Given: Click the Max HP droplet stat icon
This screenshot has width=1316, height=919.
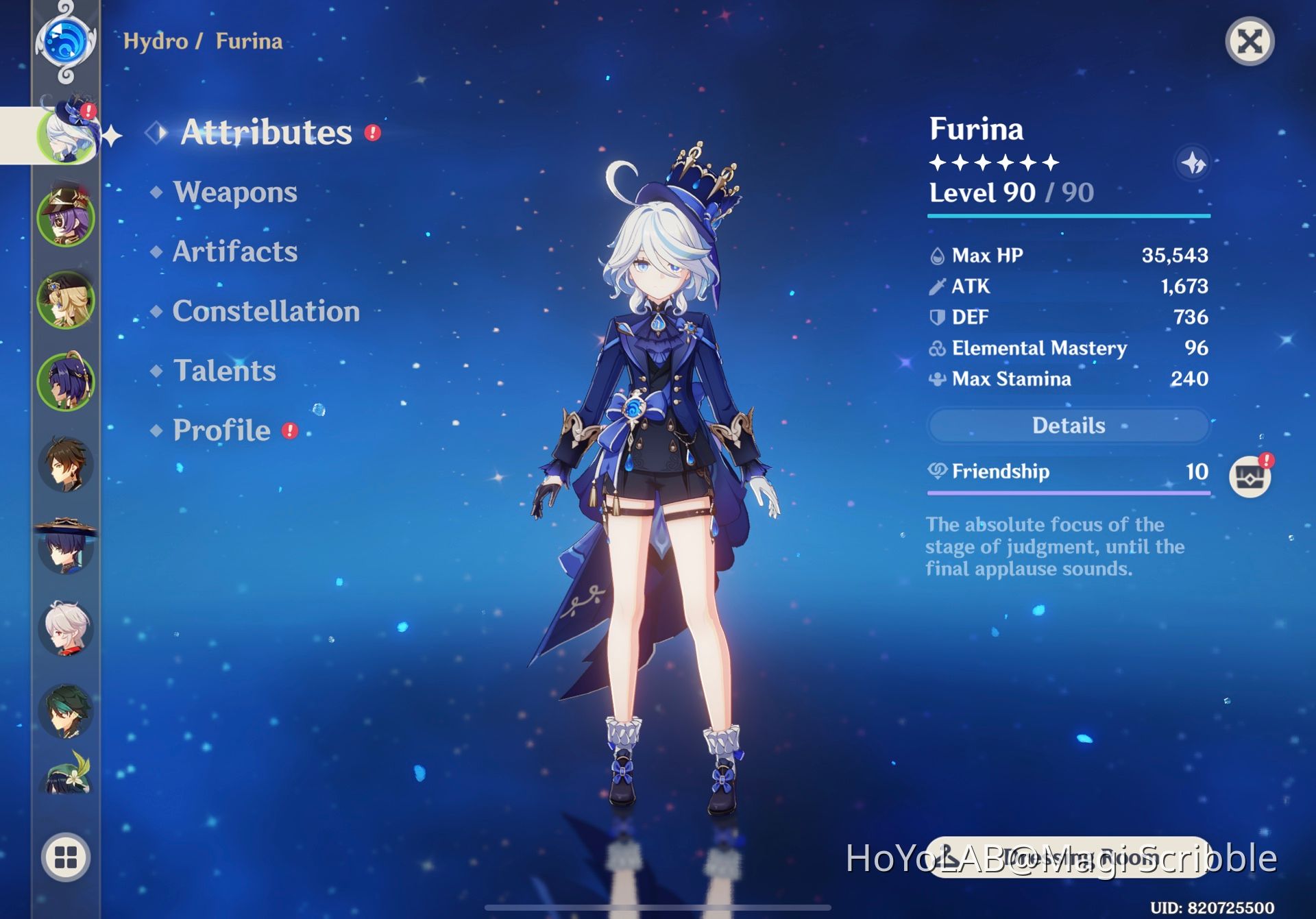Looking at the screenshot, I should [x=936, y=255].
